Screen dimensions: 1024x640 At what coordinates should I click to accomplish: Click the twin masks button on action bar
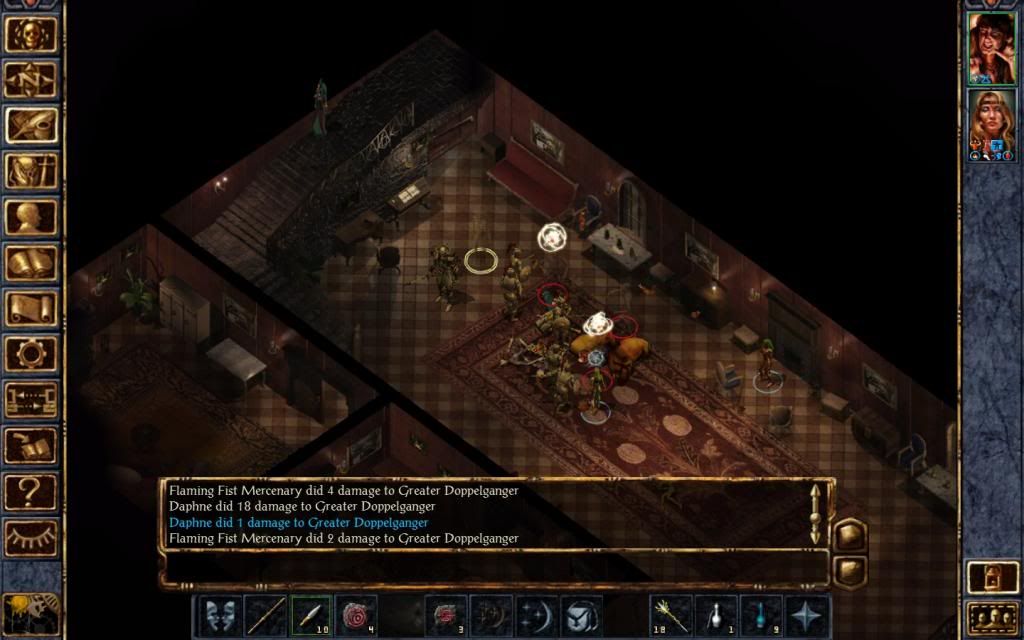[219, 614]
